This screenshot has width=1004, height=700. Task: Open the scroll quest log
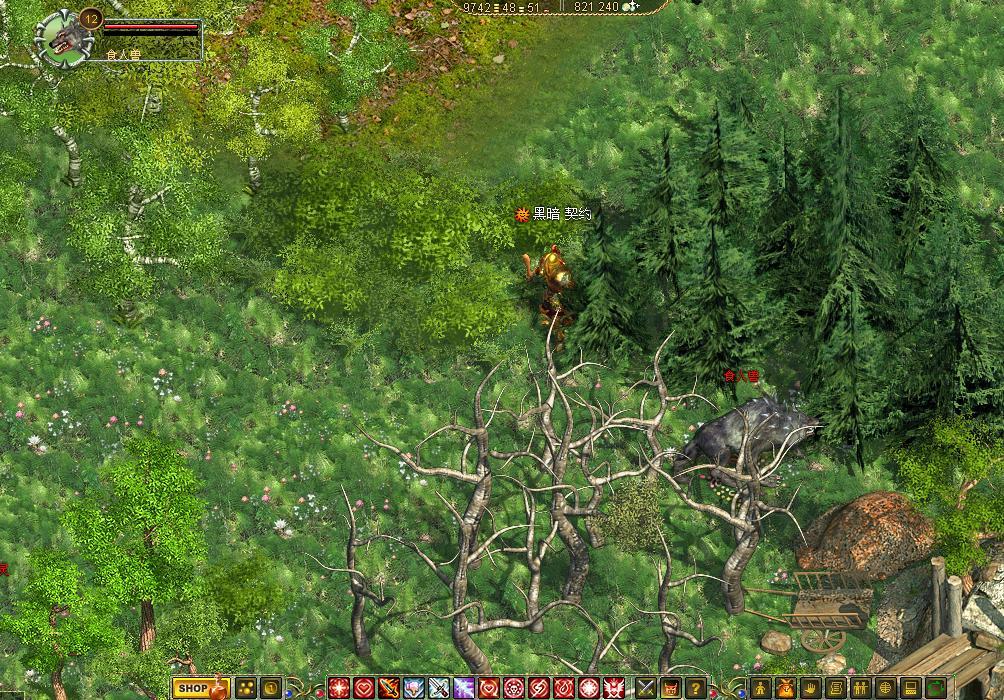point(836,688)
